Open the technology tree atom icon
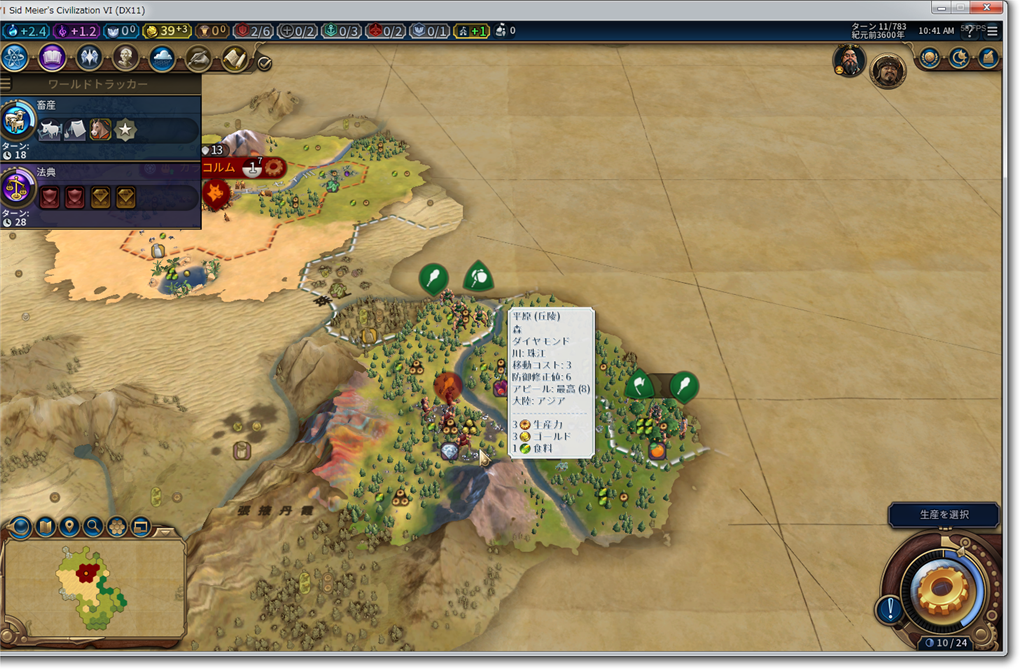The image size is (1022, 670). pos(16,58)
